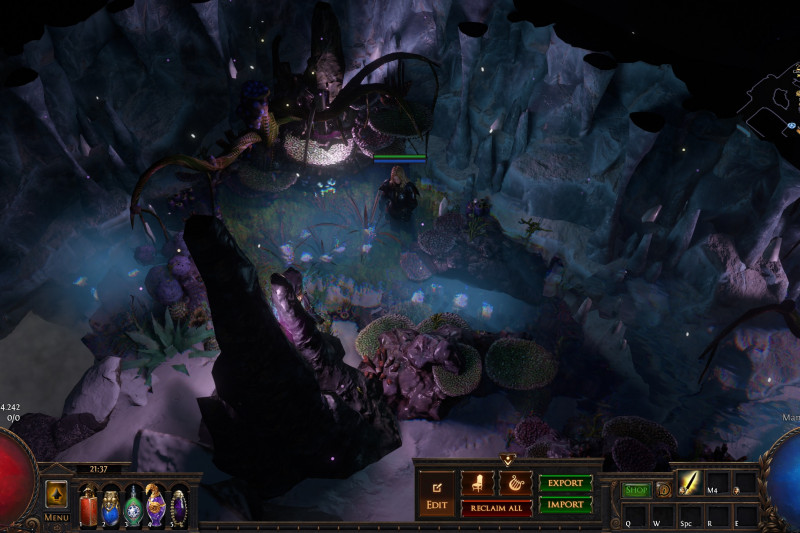Click the round coin icon beside Shop
800x533 pixels.
pos(662,490)
